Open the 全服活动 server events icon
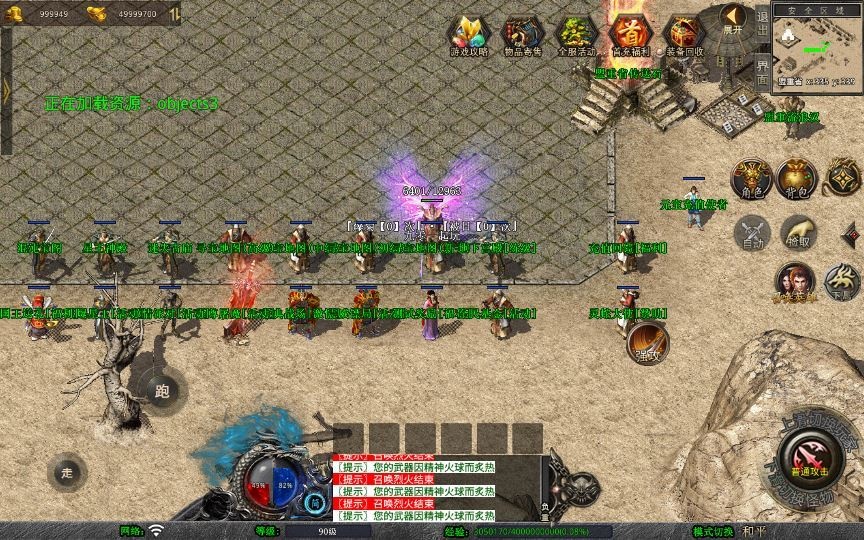 (x=576, y=35)
